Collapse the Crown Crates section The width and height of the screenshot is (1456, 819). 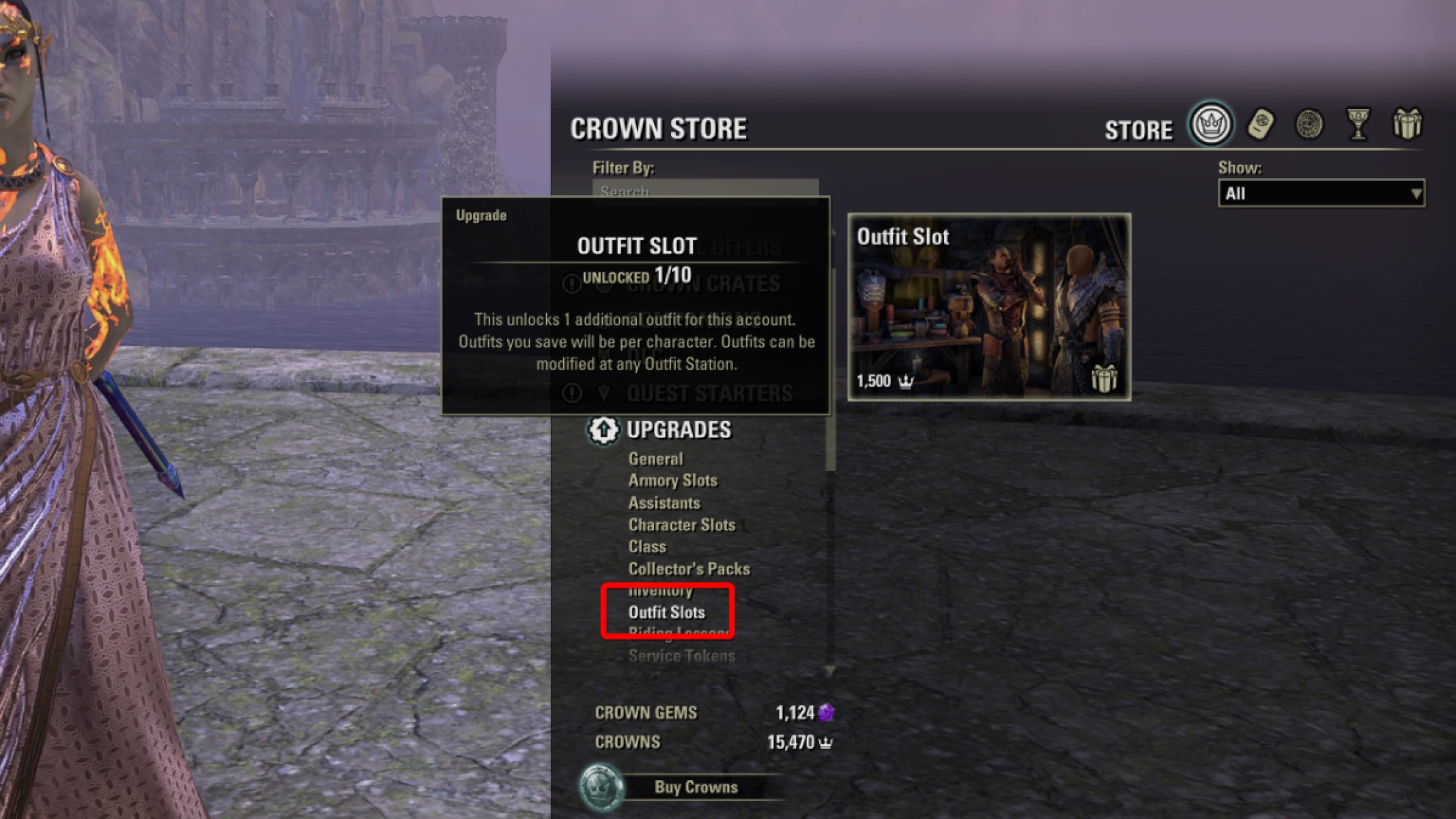(x=703, y=284)
